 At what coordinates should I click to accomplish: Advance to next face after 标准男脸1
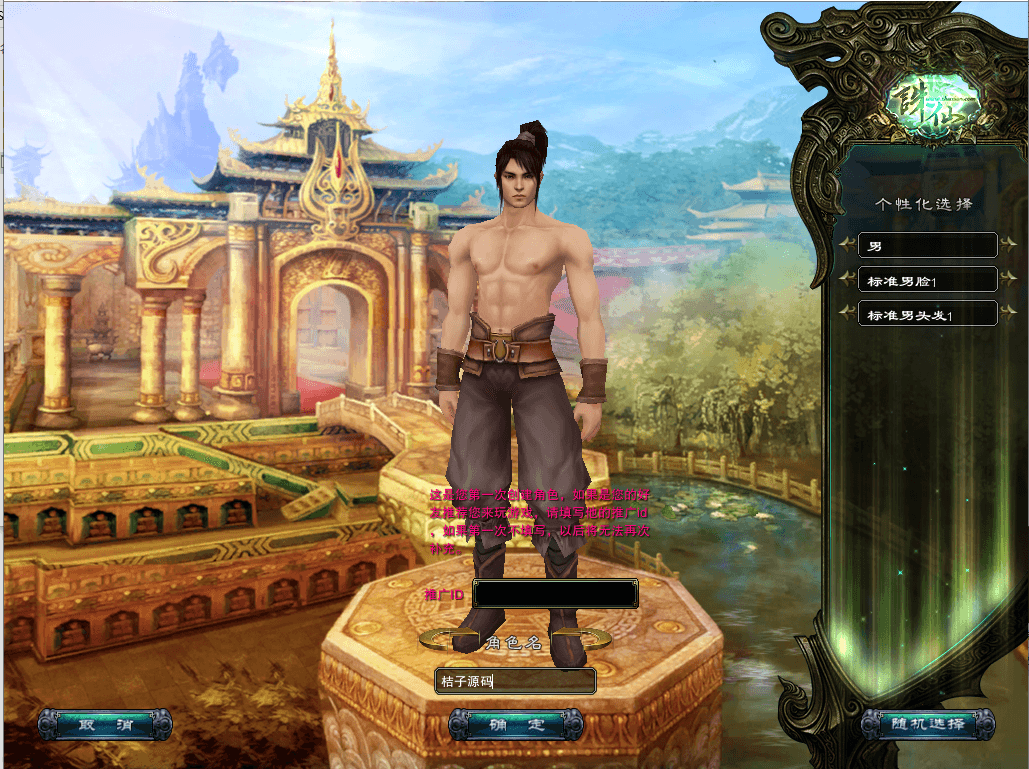pyautogui.click(x=1008, y=278)
